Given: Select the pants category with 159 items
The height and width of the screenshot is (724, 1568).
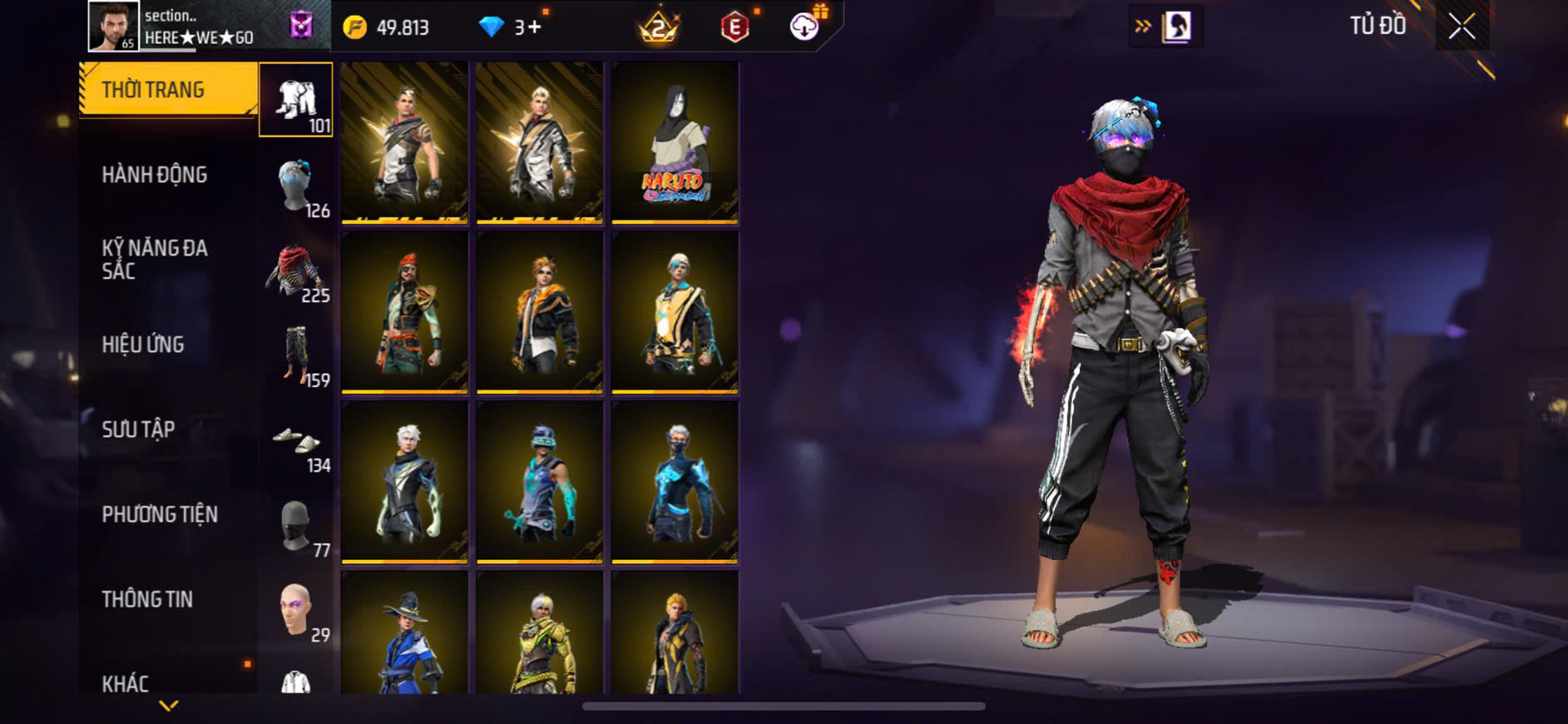Looking at the screenshot, I should pos(296,355).
